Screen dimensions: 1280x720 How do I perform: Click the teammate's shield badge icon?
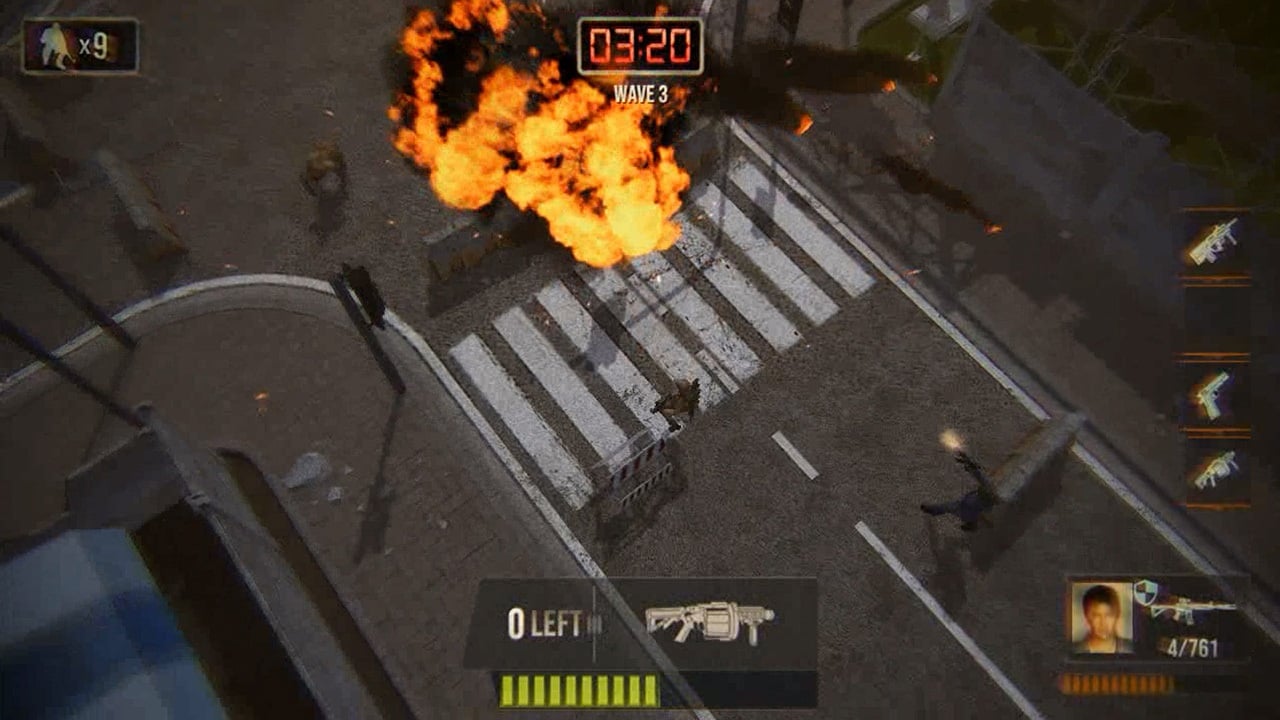(x=1145, y=592)
